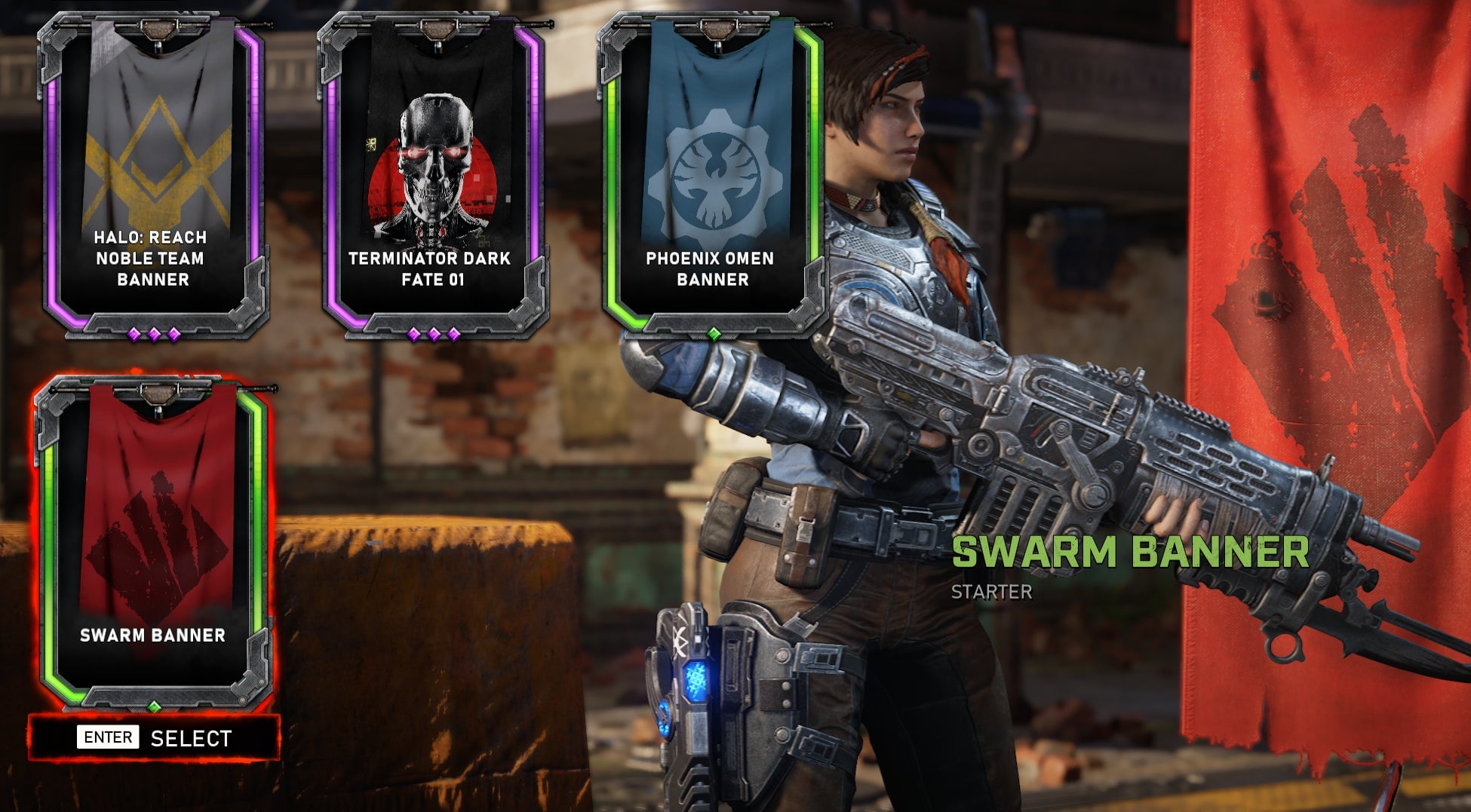This screenshot has height=812, width=1471.
Task: Pick the Phoenix Omen Banner card
Action: pos(713,175)
